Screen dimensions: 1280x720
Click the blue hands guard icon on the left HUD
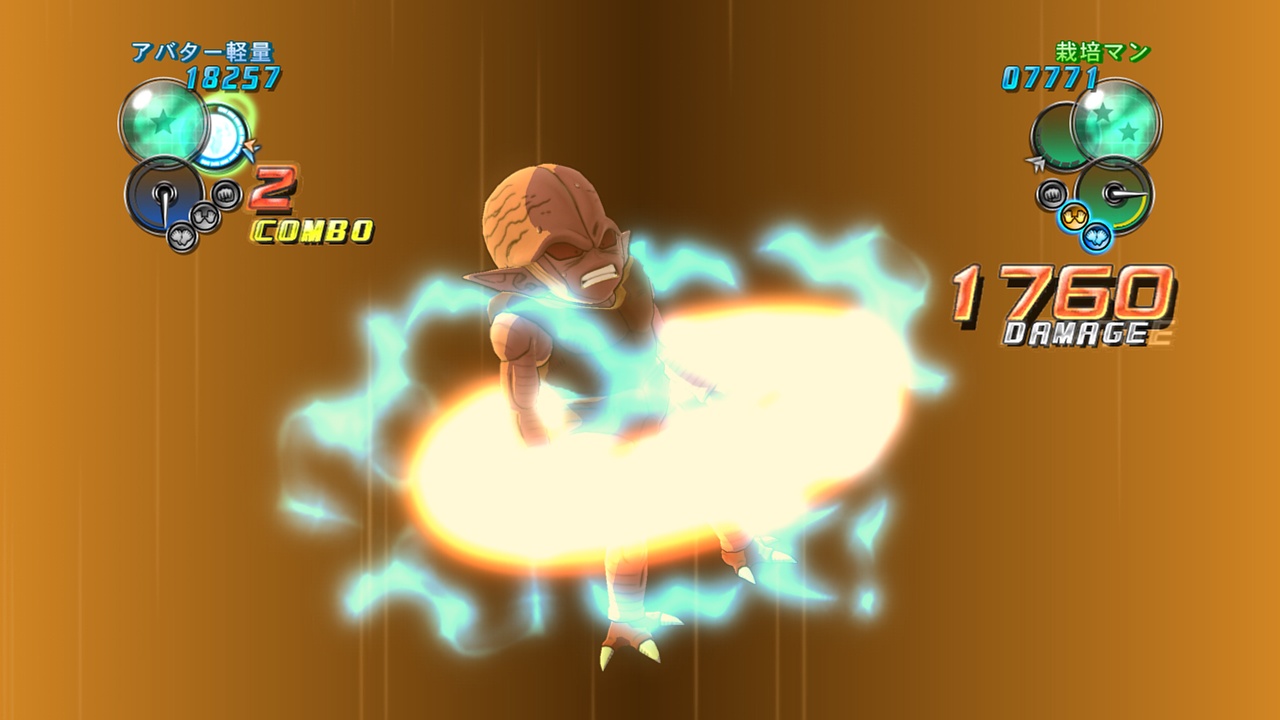pyautogui.click(x=182, y=237)
